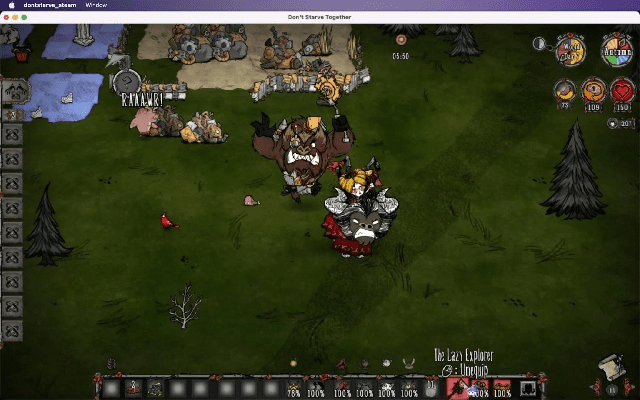Select the top crafting menu tab
The image size is (640, 400).
click(x=14, y=92)
